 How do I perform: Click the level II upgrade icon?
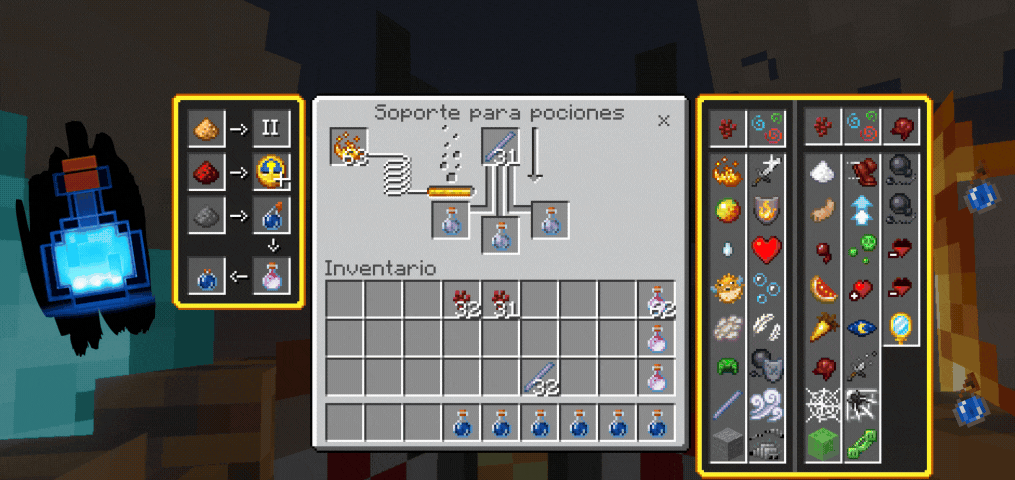coord(270,128)
